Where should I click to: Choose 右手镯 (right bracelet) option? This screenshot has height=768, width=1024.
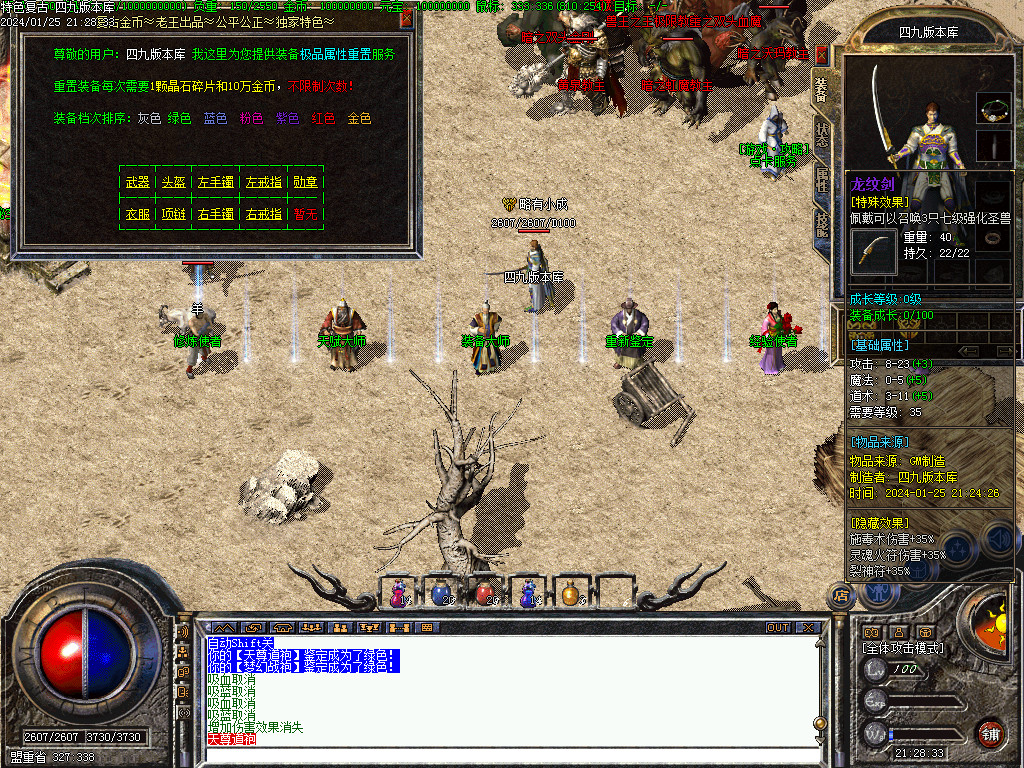[216, 214]
